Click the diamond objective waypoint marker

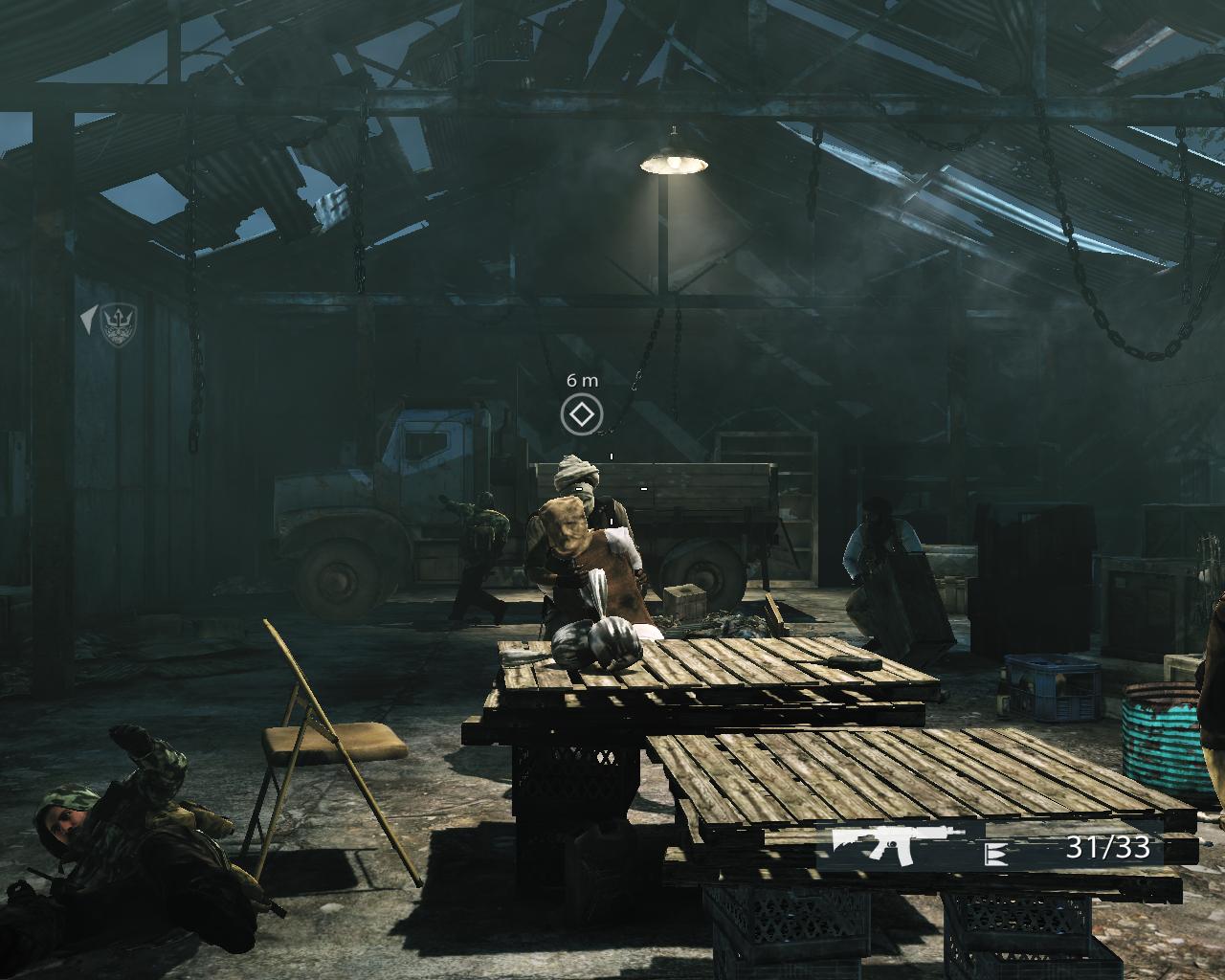pos(581,414)
